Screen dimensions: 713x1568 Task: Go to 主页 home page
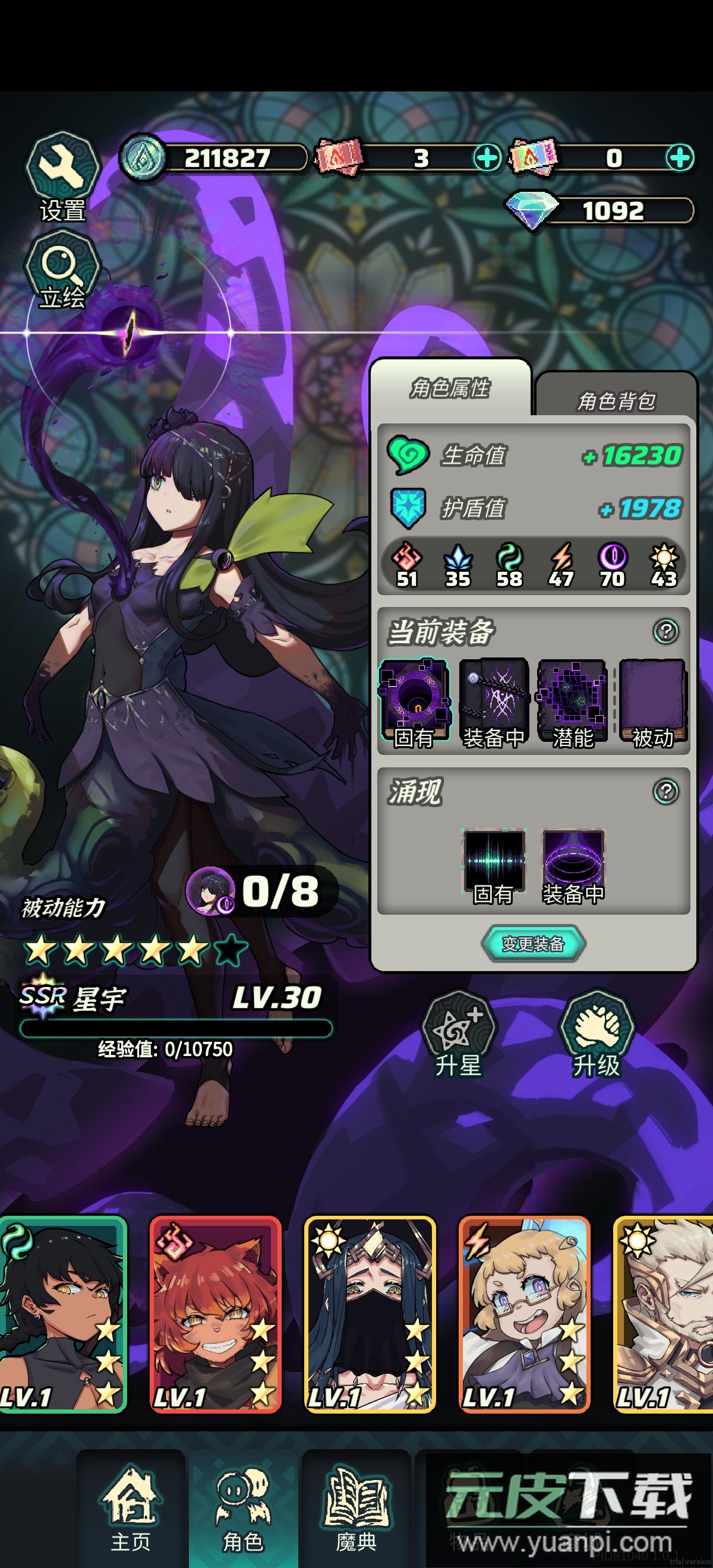(131, 1510)
